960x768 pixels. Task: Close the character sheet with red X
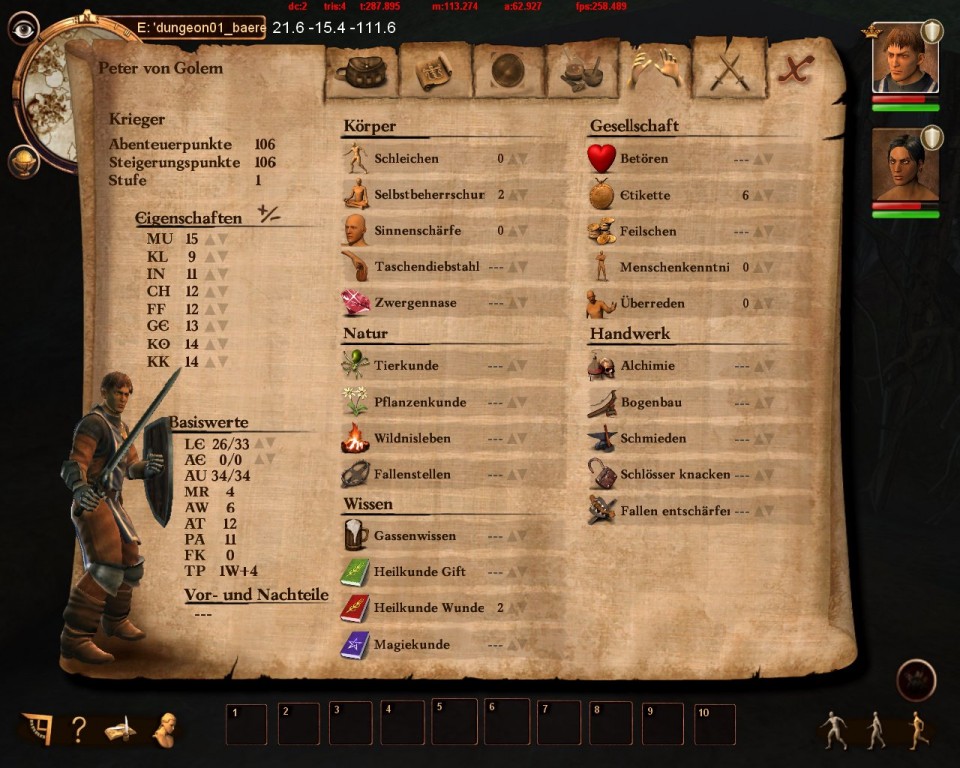[797, 70]
